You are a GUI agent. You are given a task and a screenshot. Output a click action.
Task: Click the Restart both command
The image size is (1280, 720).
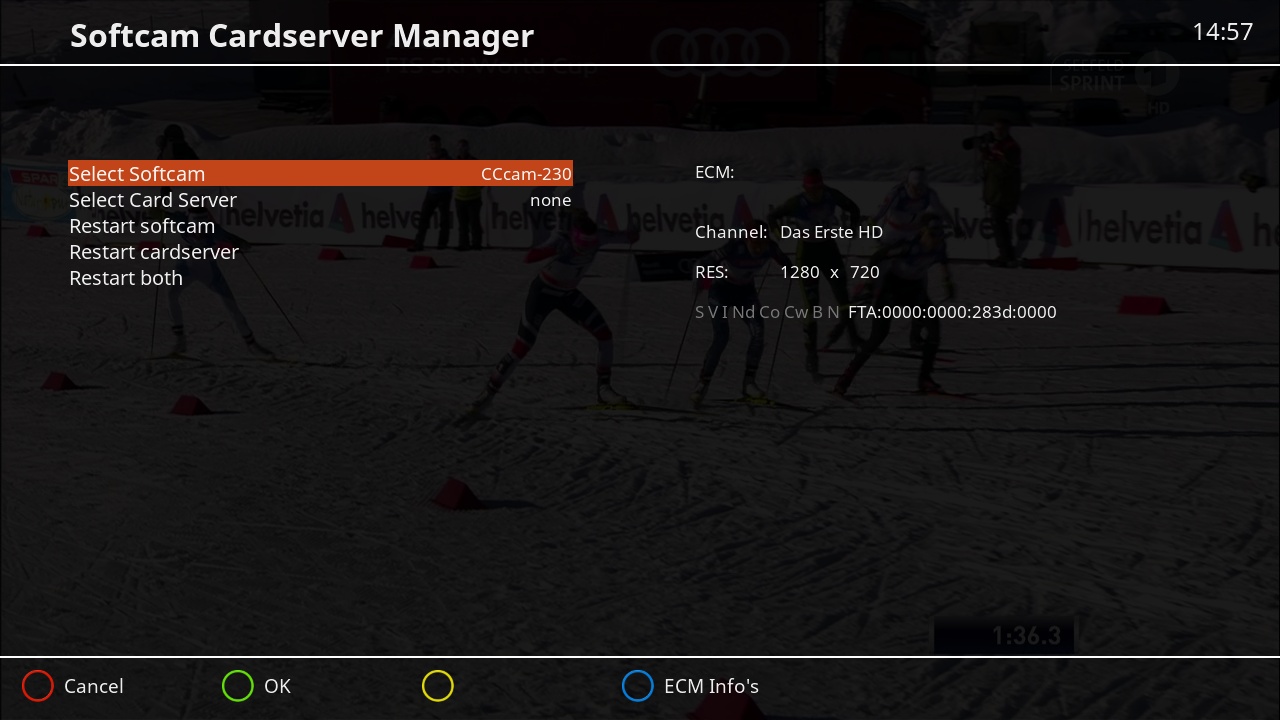[126, 278]
